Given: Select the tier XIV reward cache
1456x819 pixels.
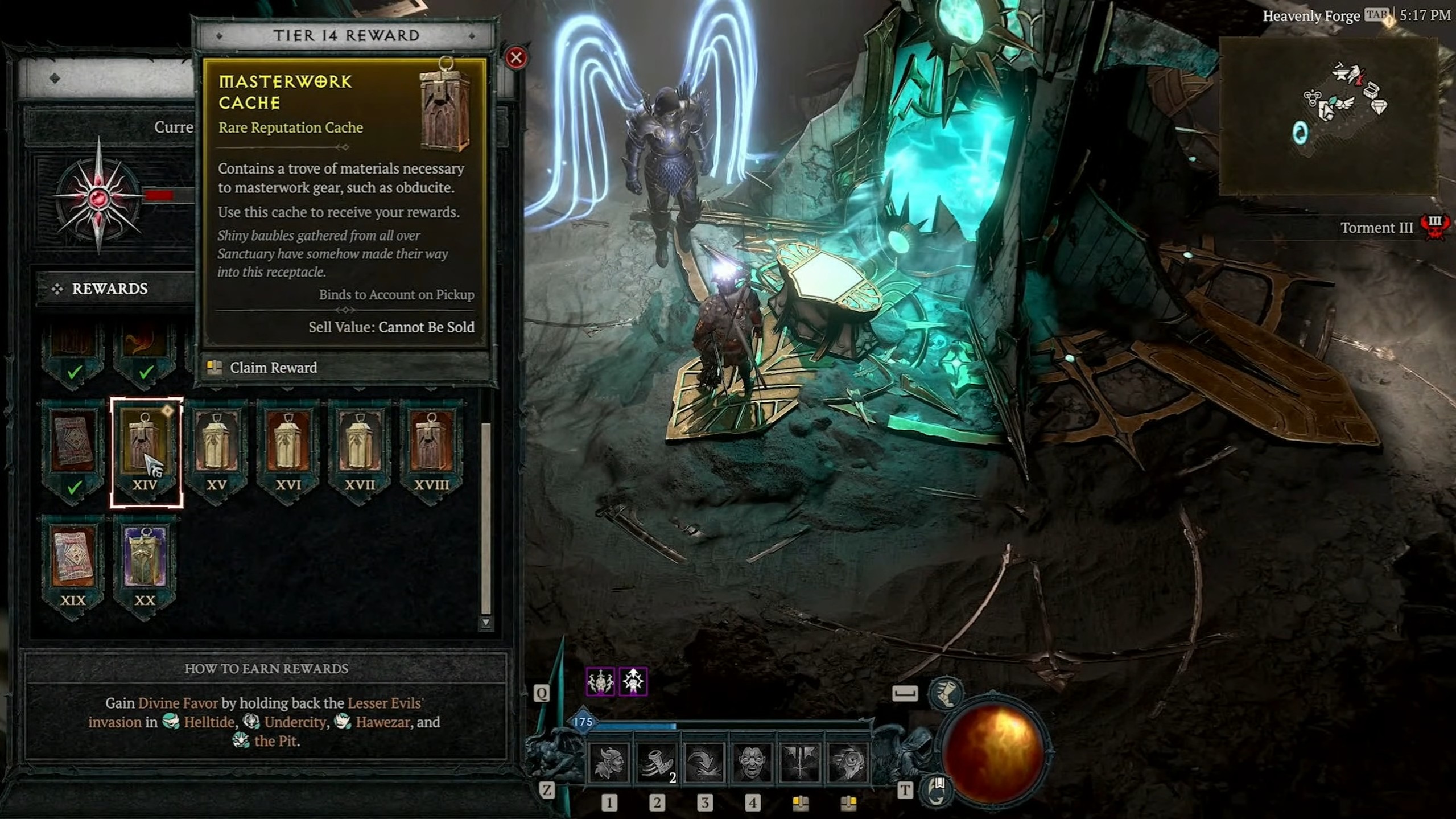Looking at the screenshot, I should tap(145, 450).
